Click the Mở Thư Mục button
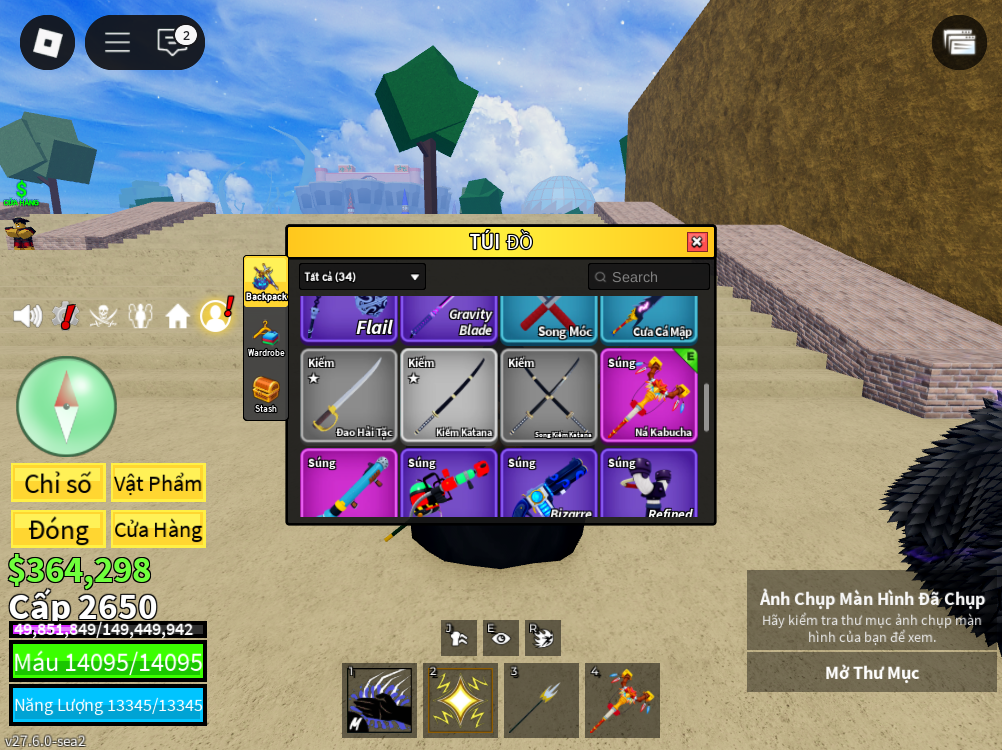This screenshot has height=750, width=1002. click(871, 673)
